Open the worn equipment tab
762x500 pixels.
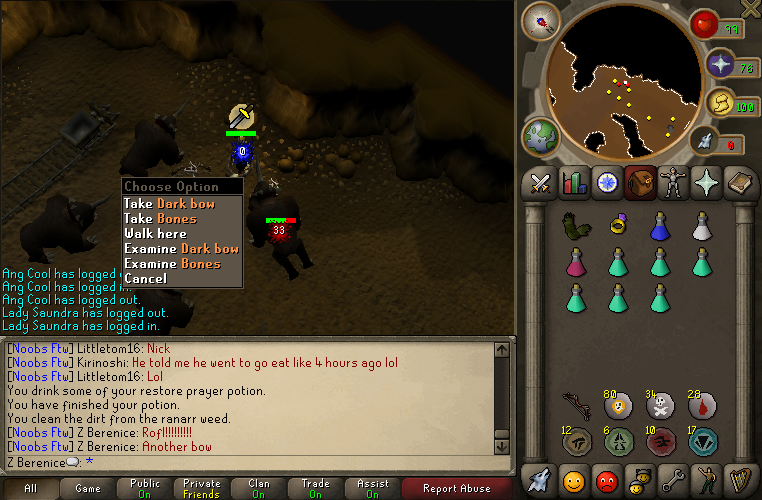[673, 183]
